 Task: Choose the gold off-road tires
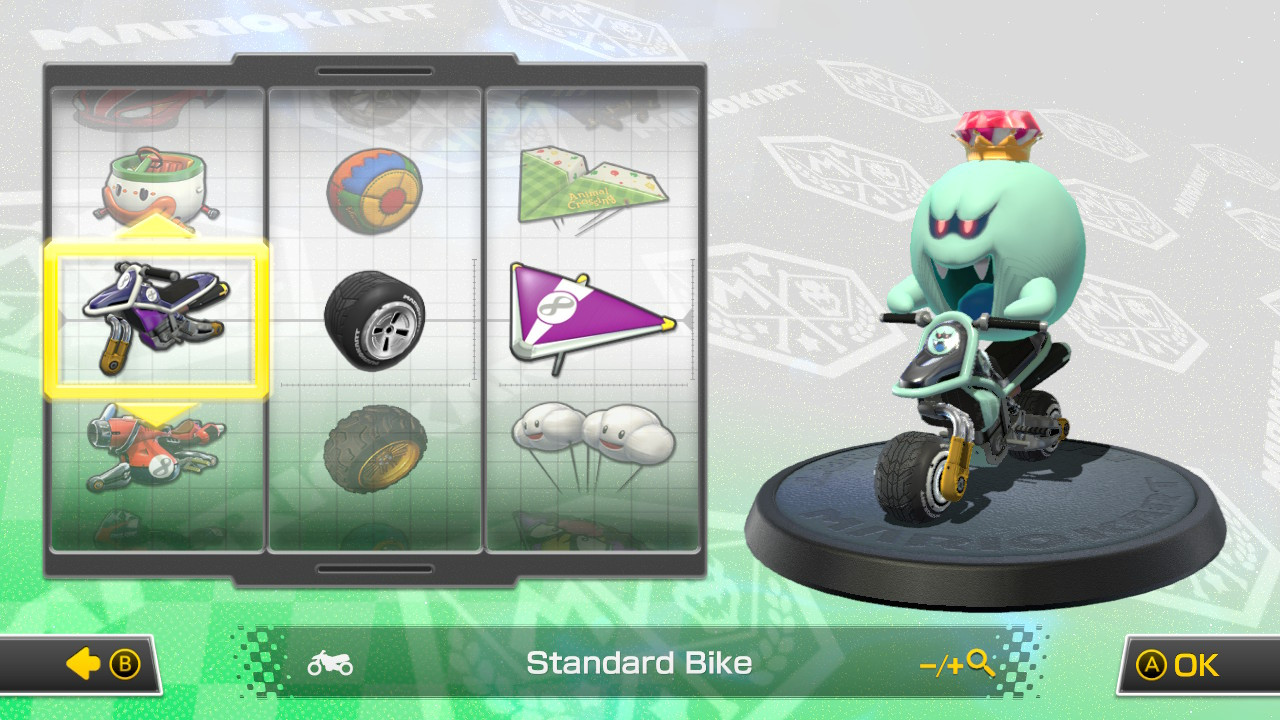coord(375,450)
